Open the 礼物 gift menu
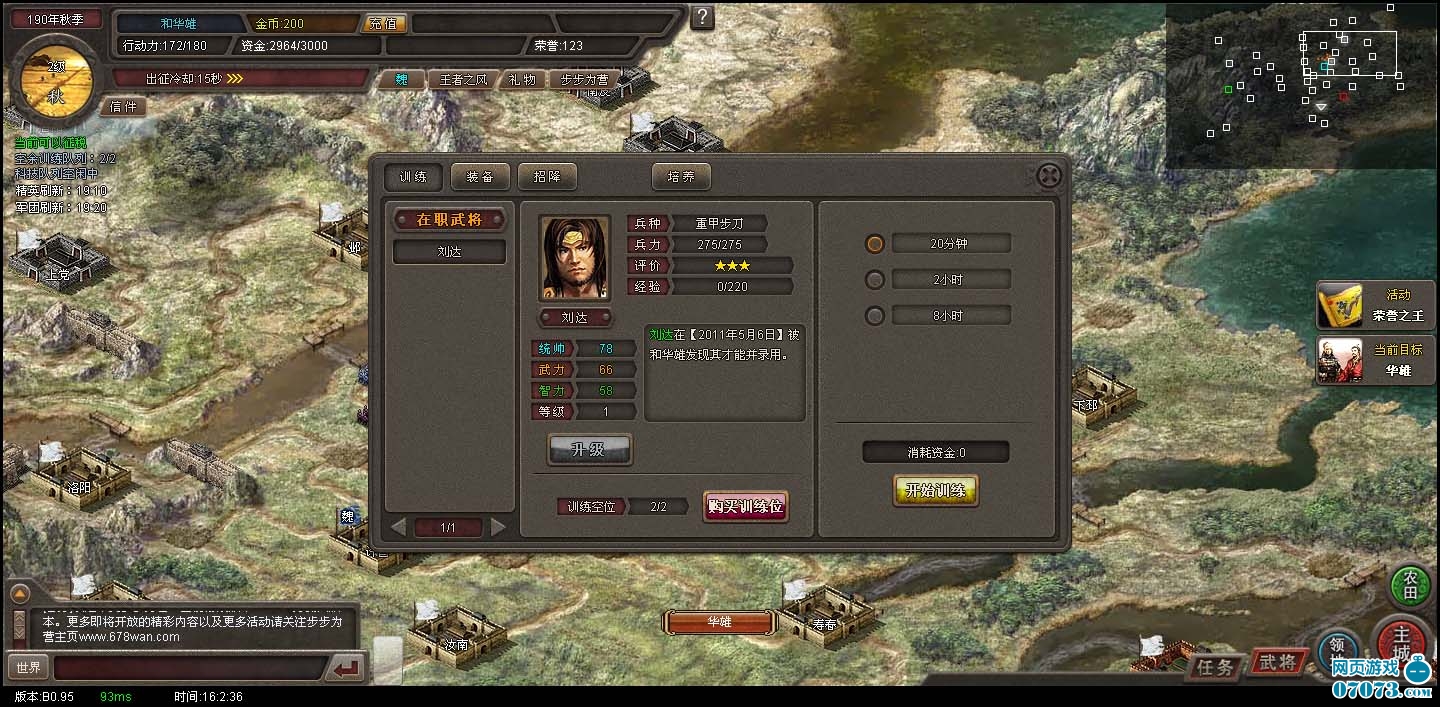 click(x=522, y=80)
